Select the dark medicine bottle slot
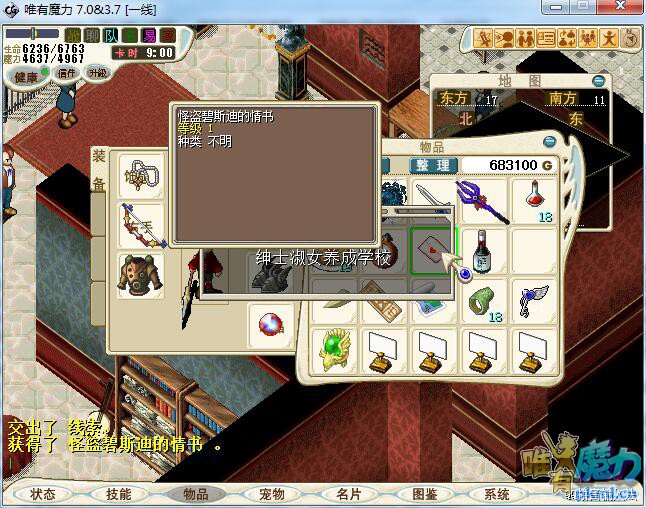Viewport: 646px width, 508px height. pos(482,249)
